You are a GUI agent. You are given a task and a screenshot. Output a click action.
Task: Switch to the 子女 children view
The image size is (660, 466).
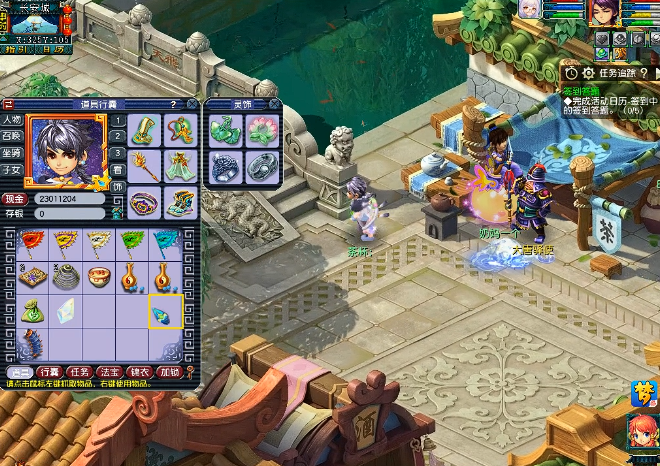(x=13, y=169)
